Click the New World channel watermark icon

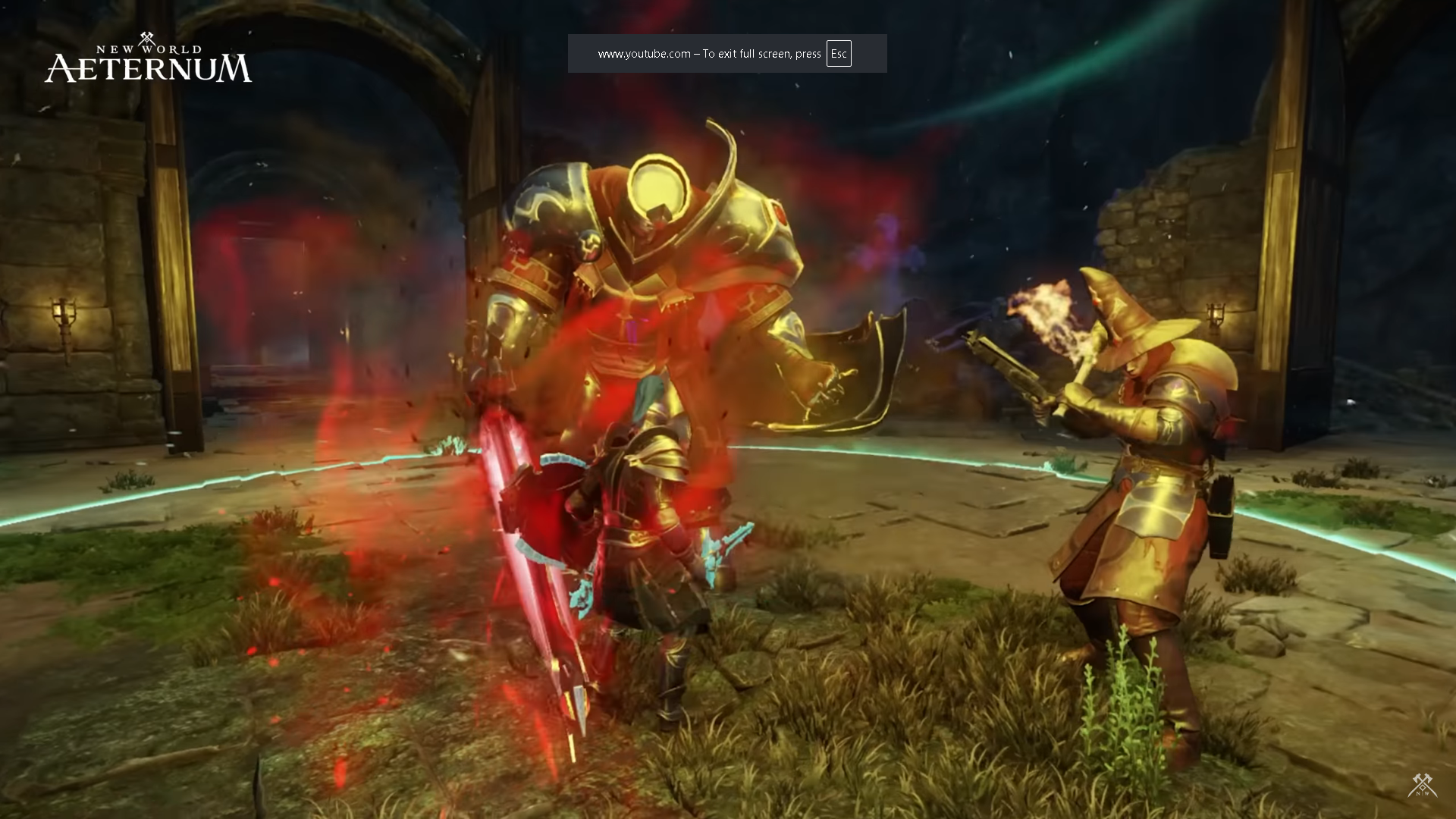1422,786
